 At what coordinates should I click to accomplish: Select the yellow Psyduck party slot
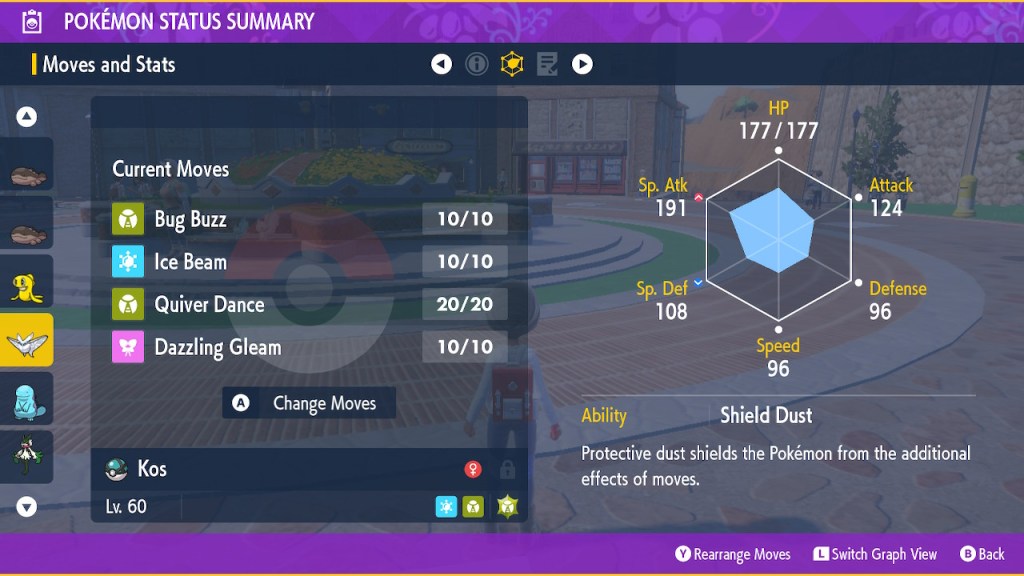coord(27,287)
